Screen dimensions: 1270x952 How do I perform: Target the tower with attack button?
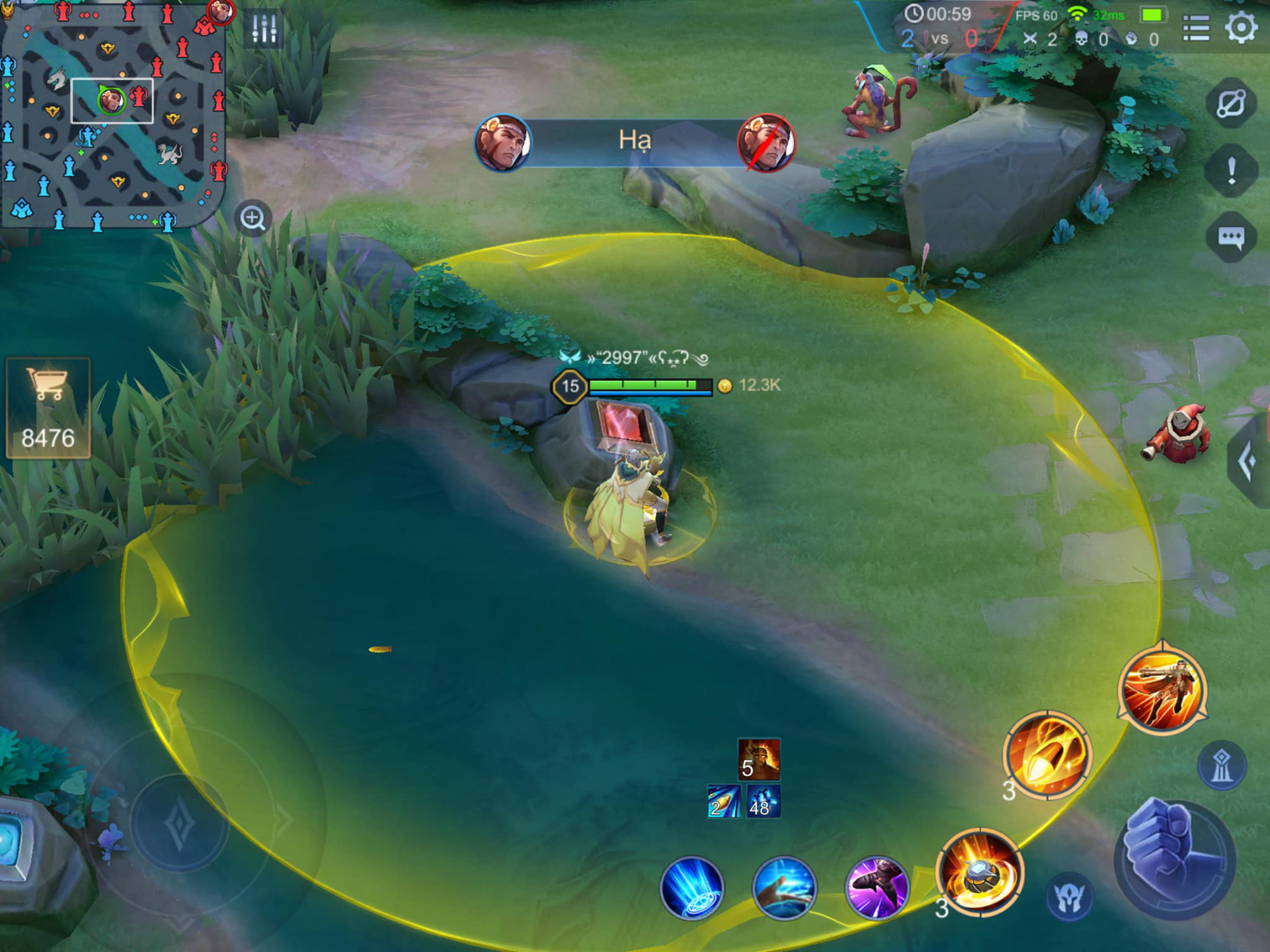click(1221, 765)
